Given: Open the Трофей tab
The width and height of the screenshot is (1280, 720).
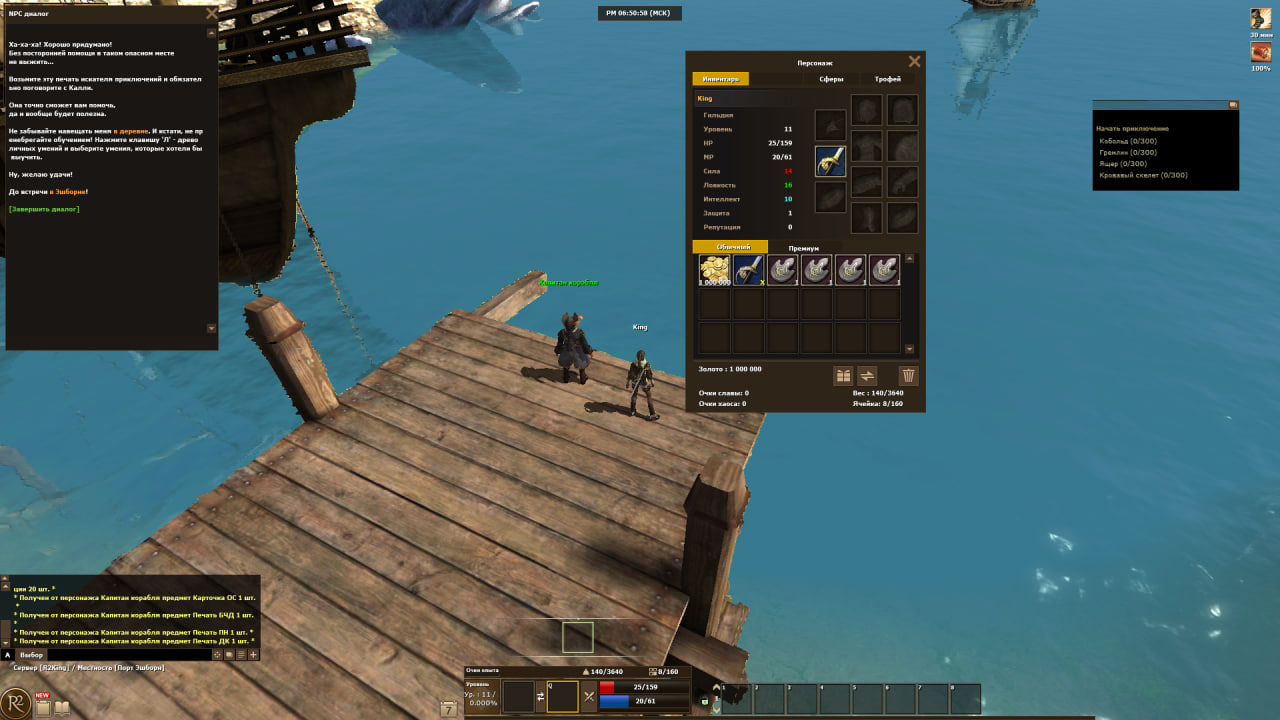Looking at the screenshot, I should click(887, 79).
